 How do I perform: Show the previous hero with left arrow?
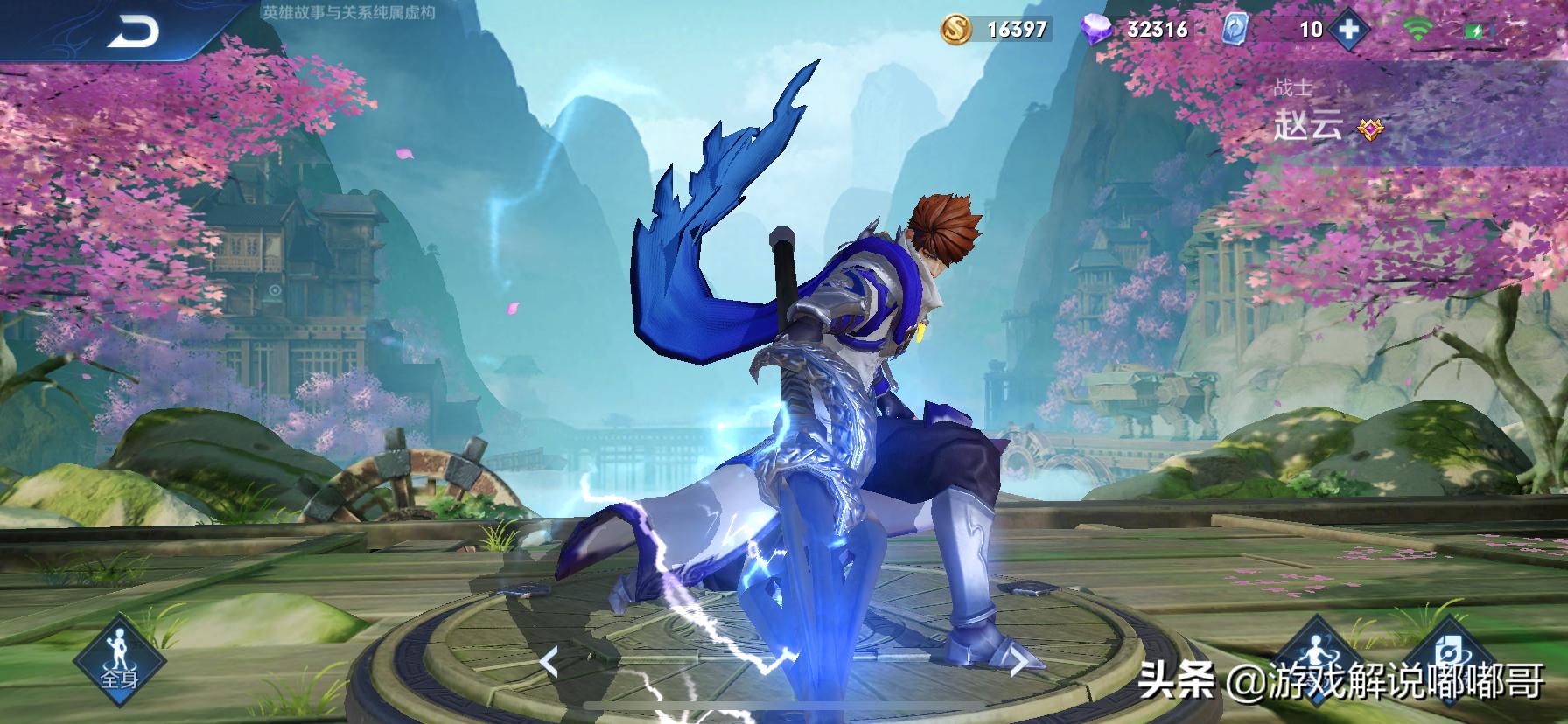point(549,662)
